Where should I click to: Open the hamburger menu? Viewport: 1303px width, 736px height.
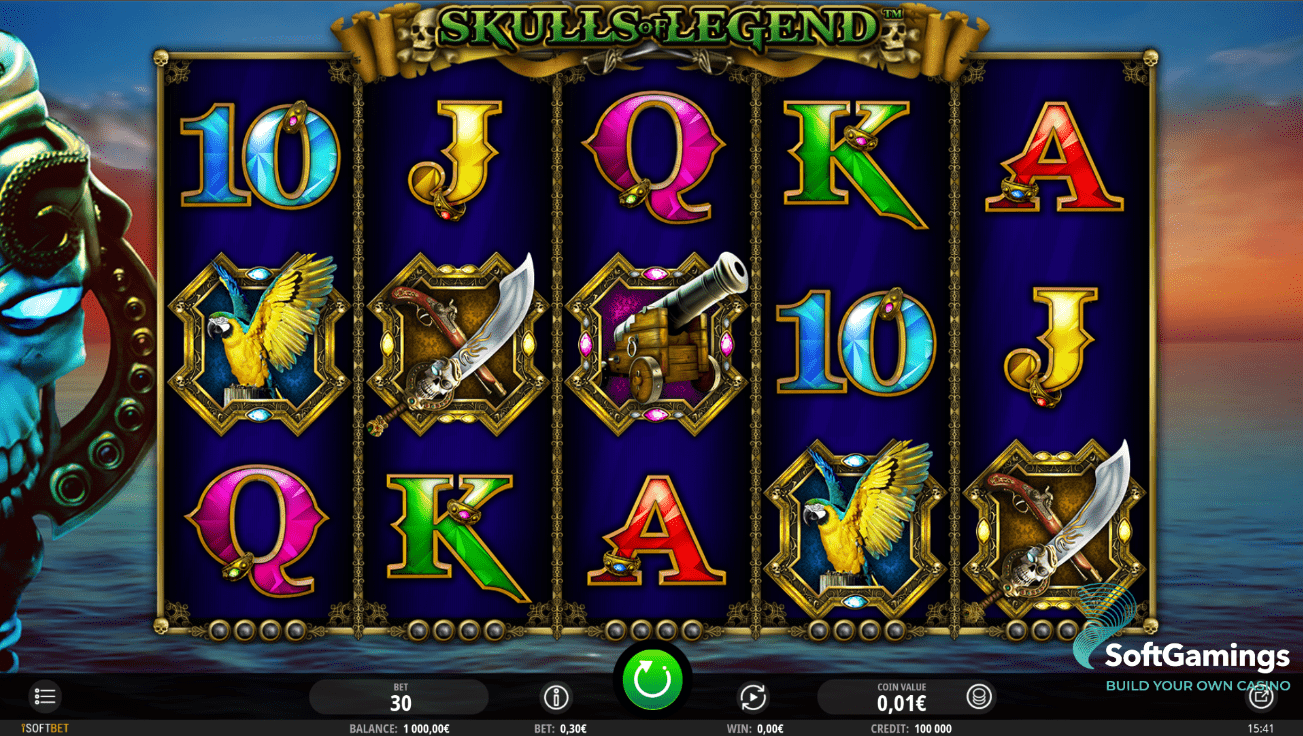click(x=45, y=697)
